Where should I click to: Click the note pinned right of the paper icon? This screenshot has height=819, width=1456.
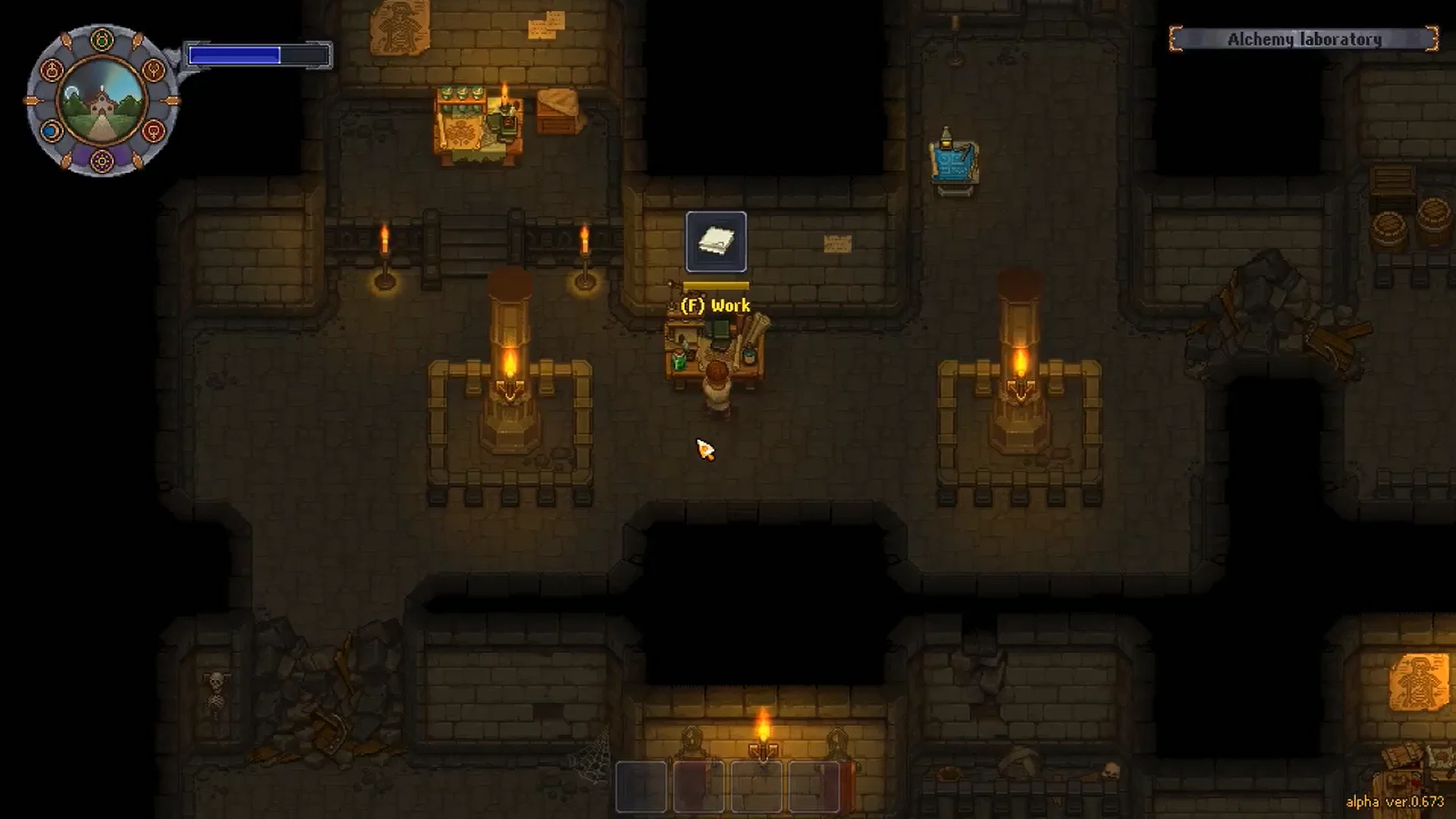click(x=837, y=245)
